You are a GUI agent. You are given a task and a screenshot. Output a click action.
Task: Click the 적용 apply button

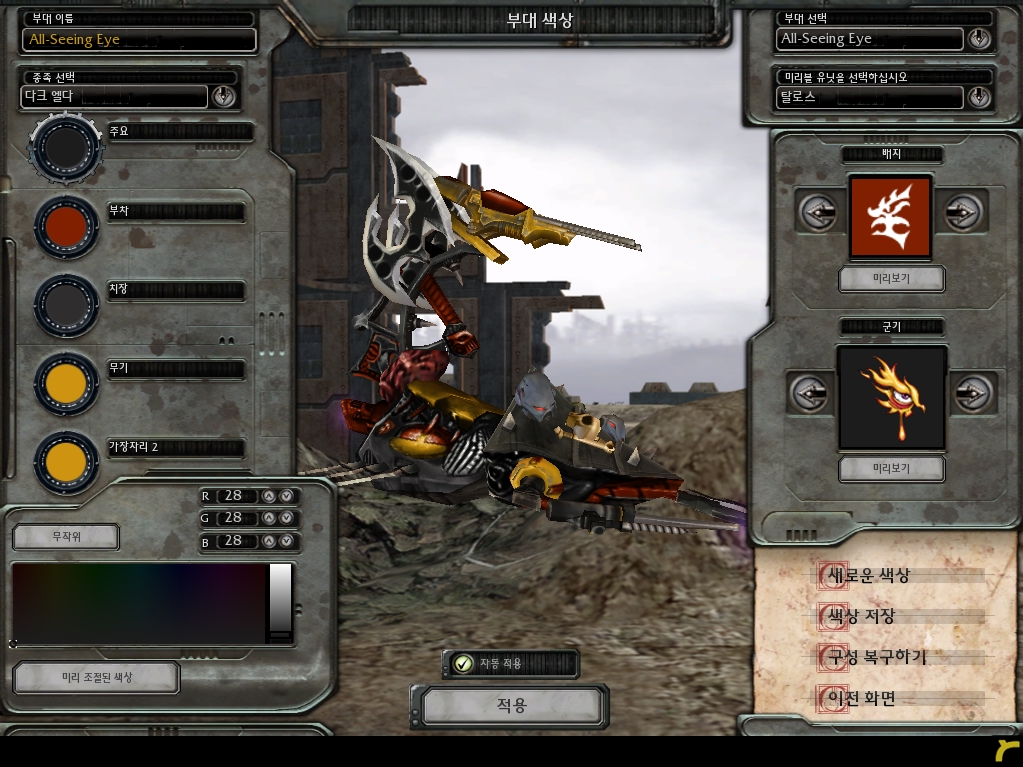click(511, 706)
